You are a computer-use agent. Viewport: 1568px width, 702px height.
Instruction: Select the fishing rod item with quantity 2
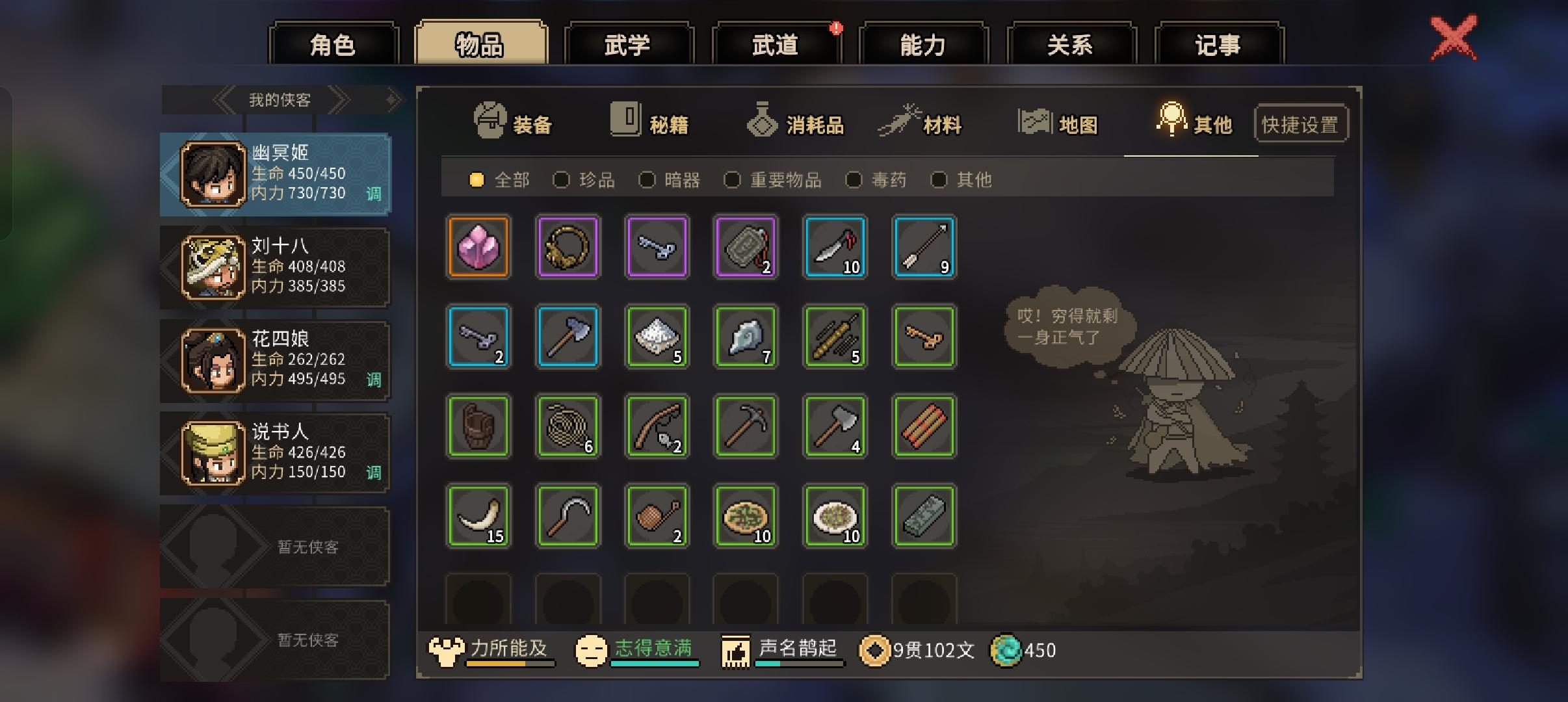click(x=657, y=427)
